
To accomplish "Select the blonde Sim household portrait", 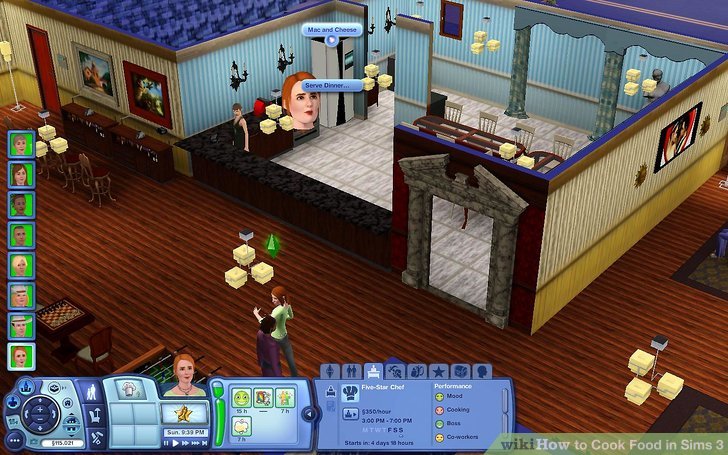I will (21, 265).
